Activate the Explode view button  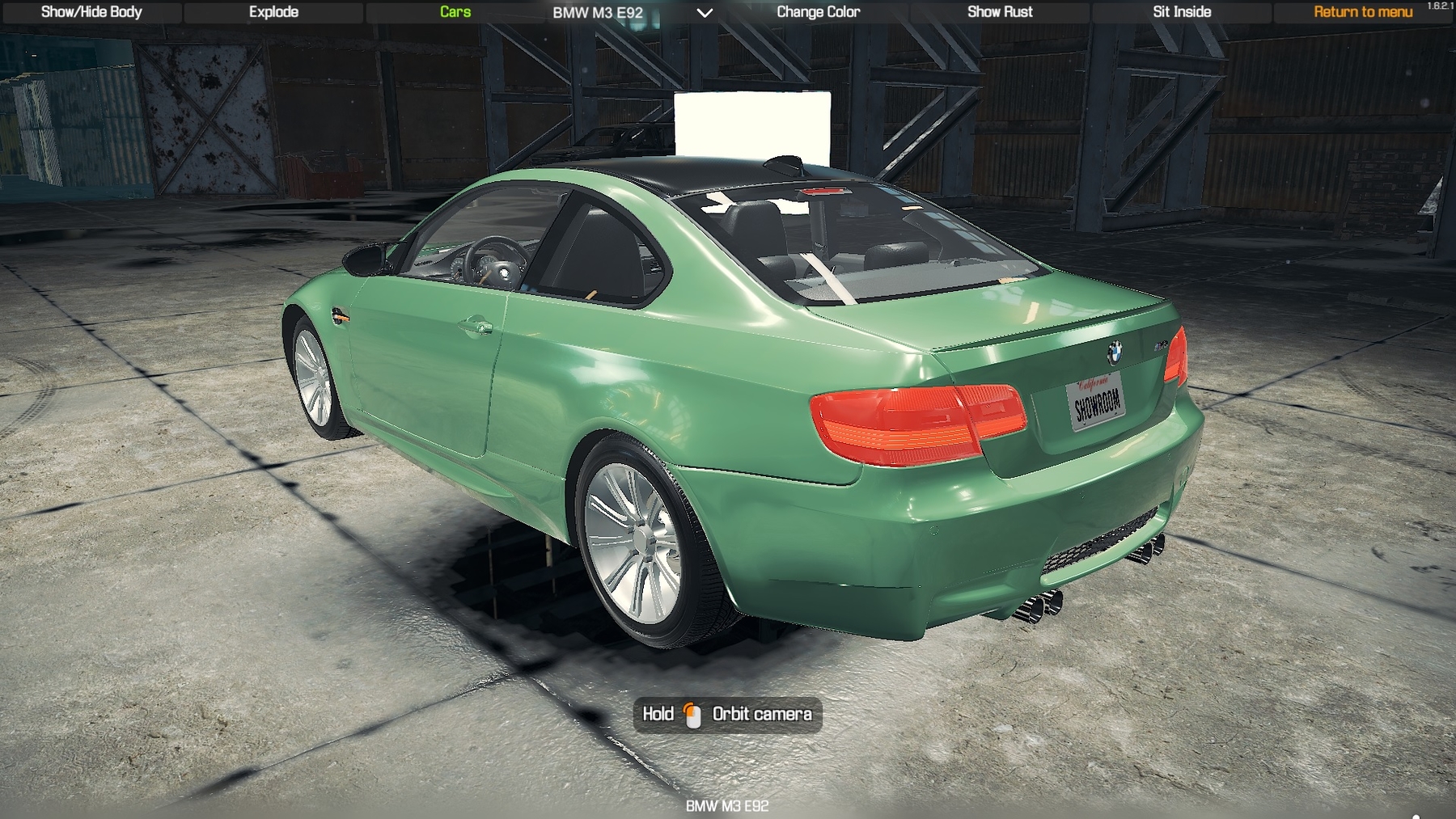point(273,12)
